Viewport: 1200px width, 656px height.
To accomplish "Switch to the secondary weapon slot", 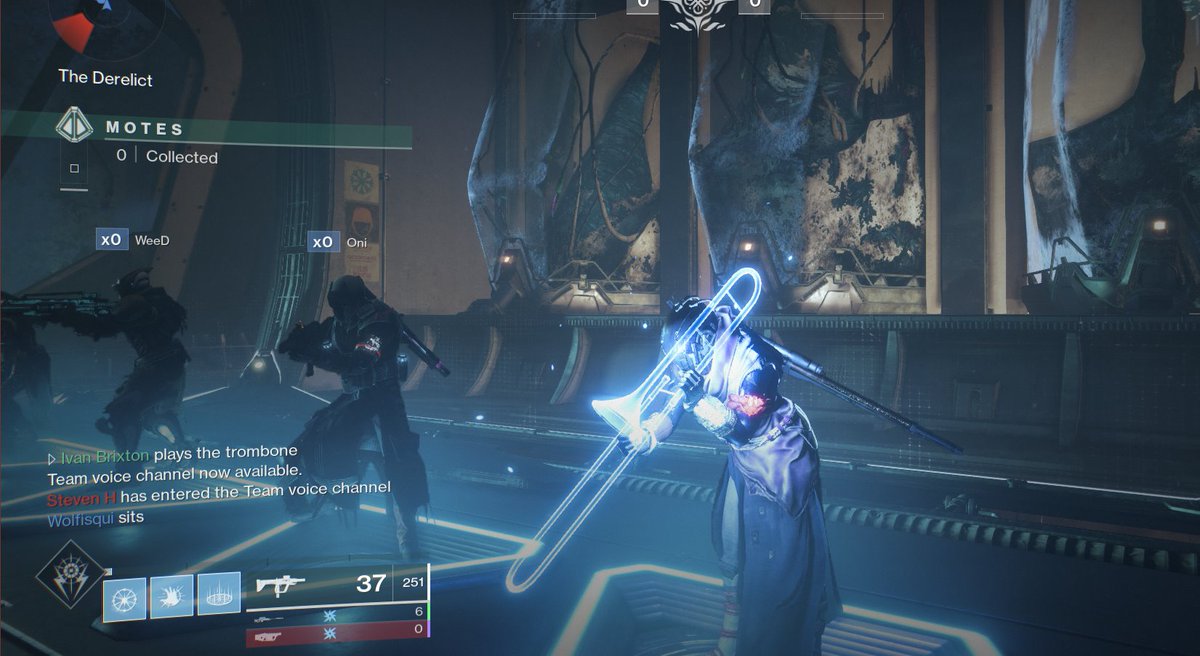I will pos(268,619).
